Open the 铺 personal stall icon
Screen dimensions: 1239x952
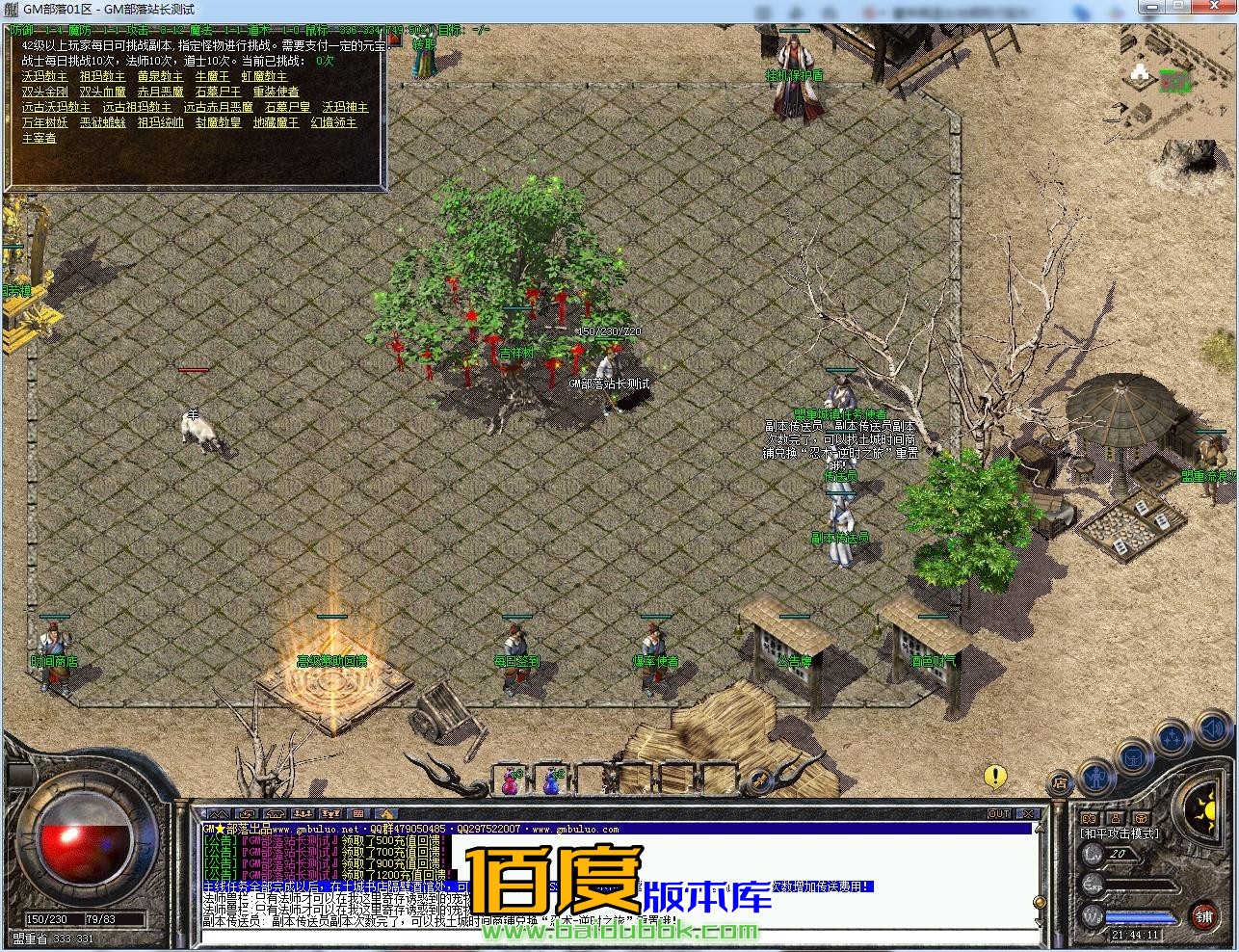(x=1204, y=916)
